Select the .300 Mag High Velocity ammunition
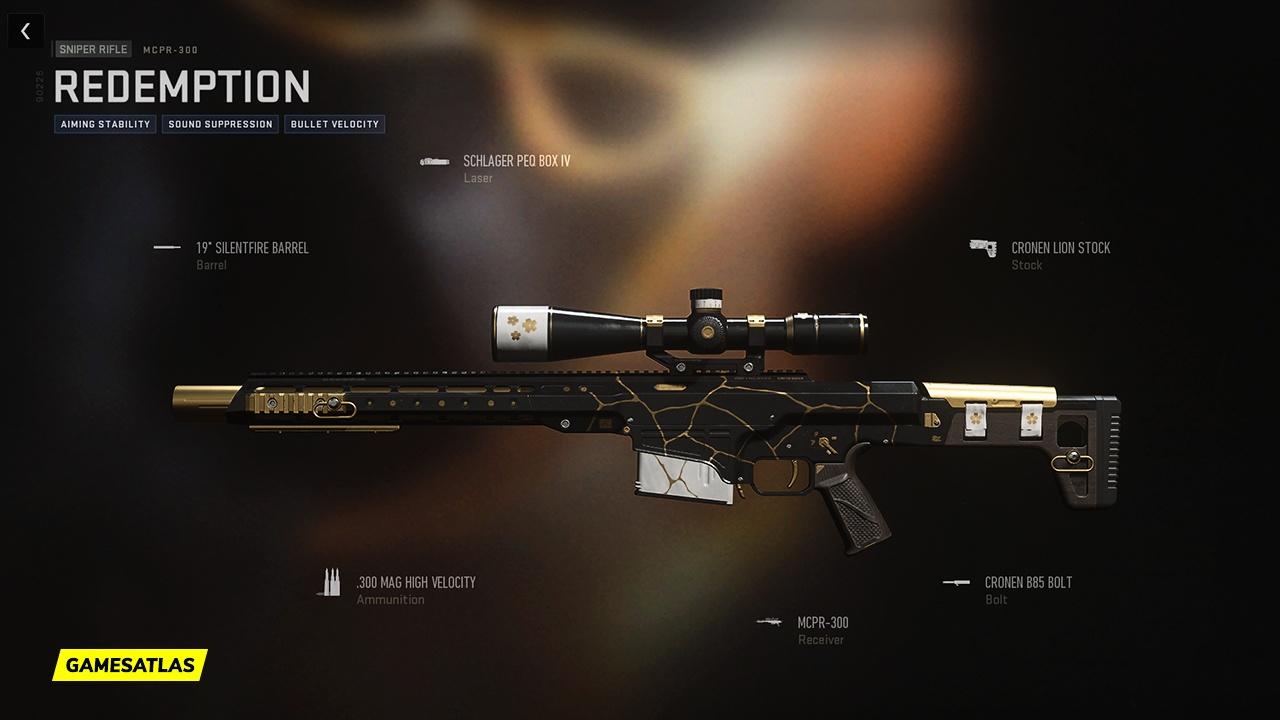This screenshot has height=720, width=1280. 415,583
